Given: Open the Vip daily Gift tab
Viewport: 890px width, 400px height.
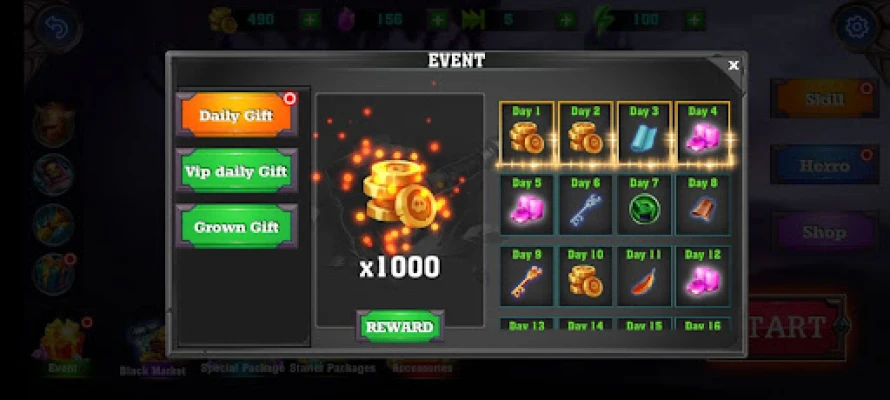Looking at the screenshot, I should [x=237, y=171].
